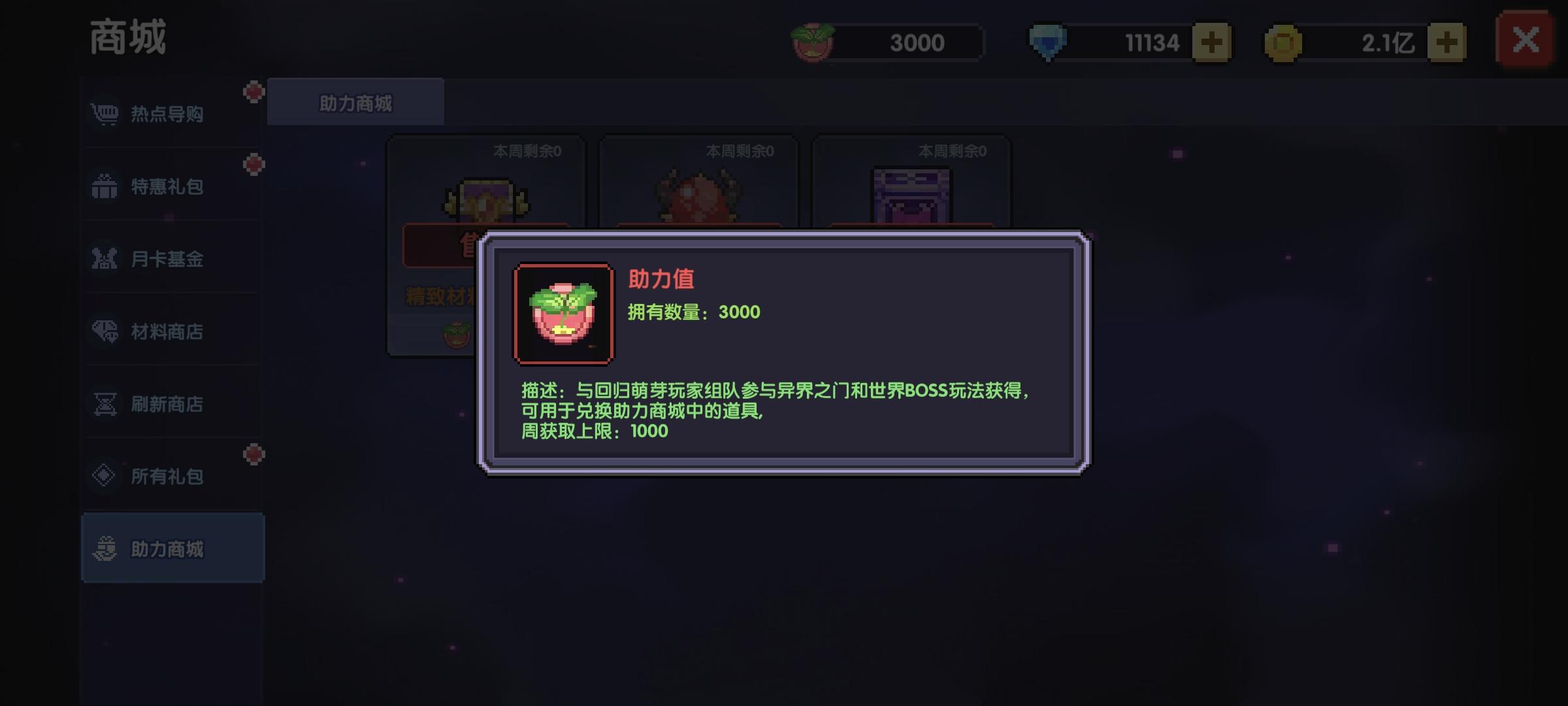Click the 材料商店 diamond icon
The image size is (1568, 706).
click(105, 332)
